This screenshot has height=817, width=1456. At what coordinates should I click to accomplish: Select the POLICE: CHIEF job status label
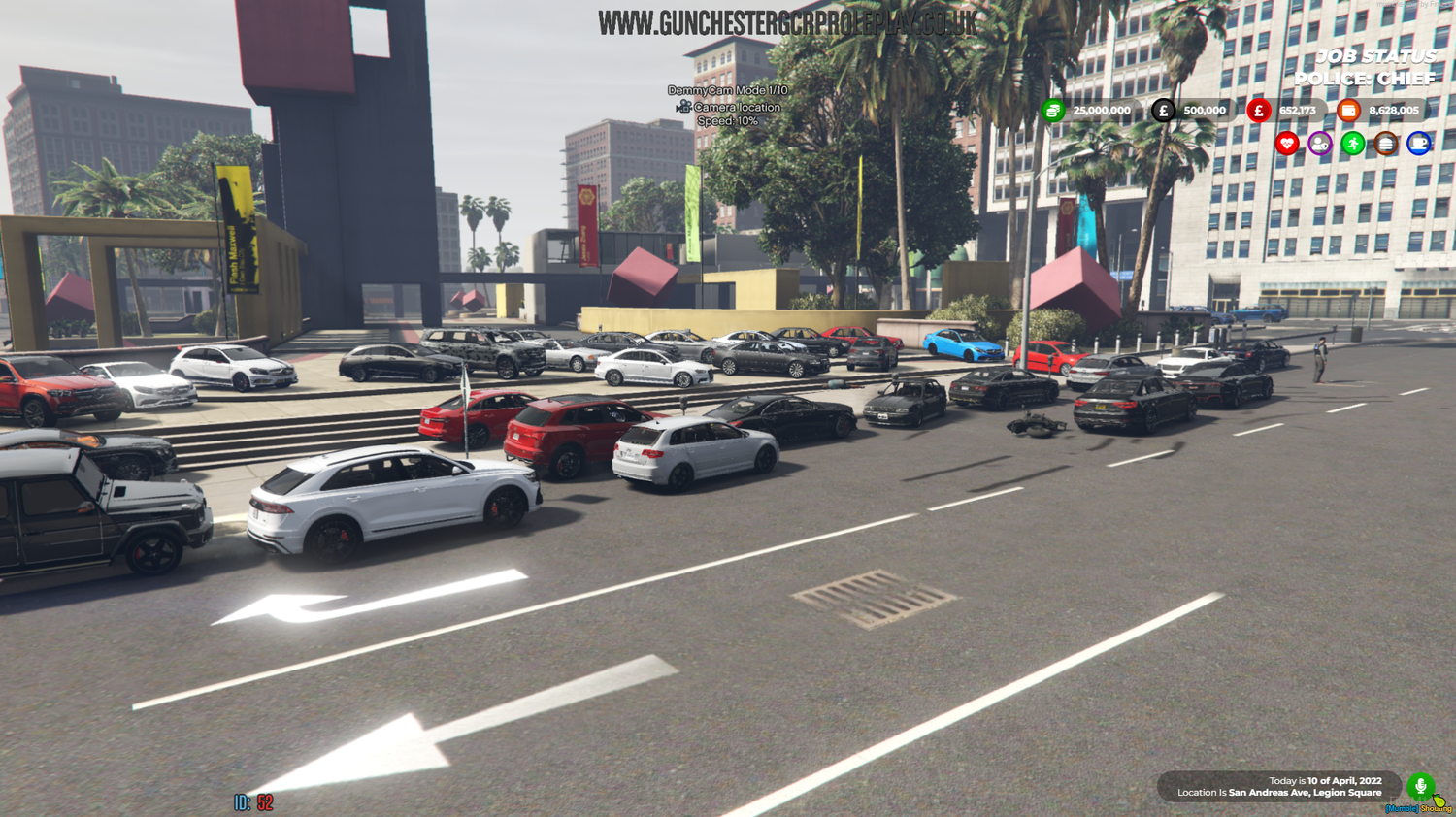point(1365,79)
